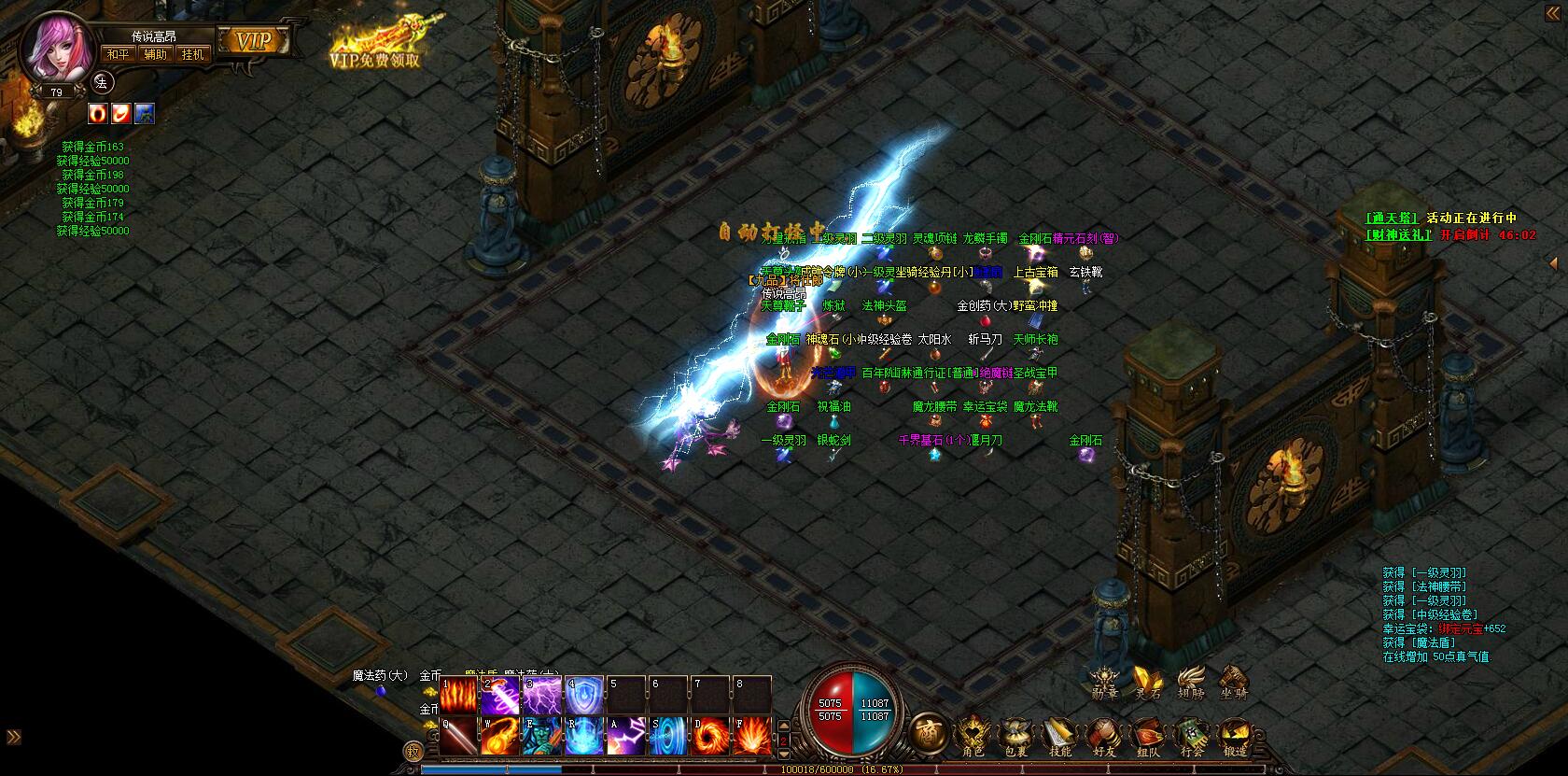Open the 勋章 medal panel
Screen dimensions: 1568x776
coord(1105,682)
